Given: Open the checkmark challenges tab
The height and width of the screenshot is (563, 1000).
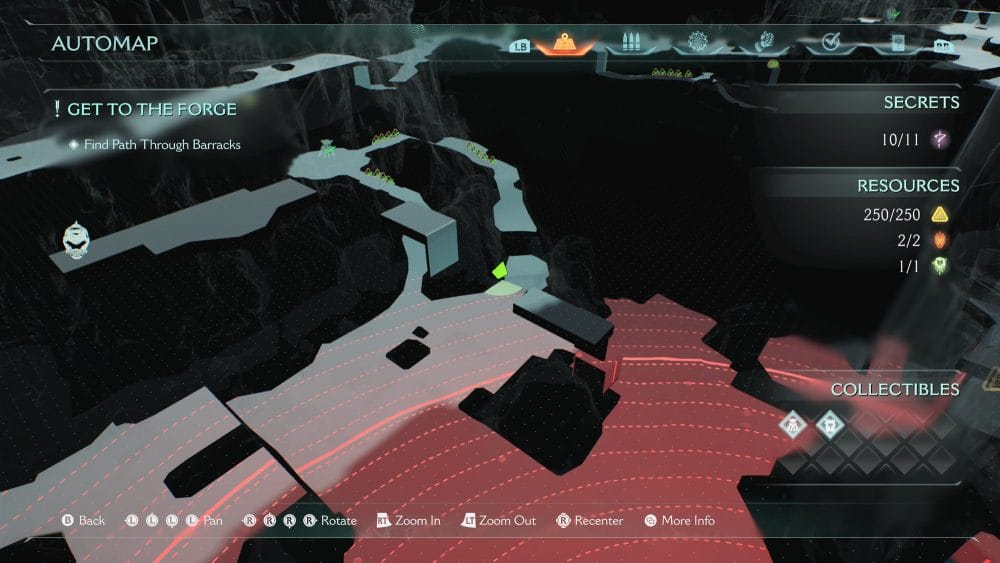Looking at the screenshot, I should (x=830, y=43).
